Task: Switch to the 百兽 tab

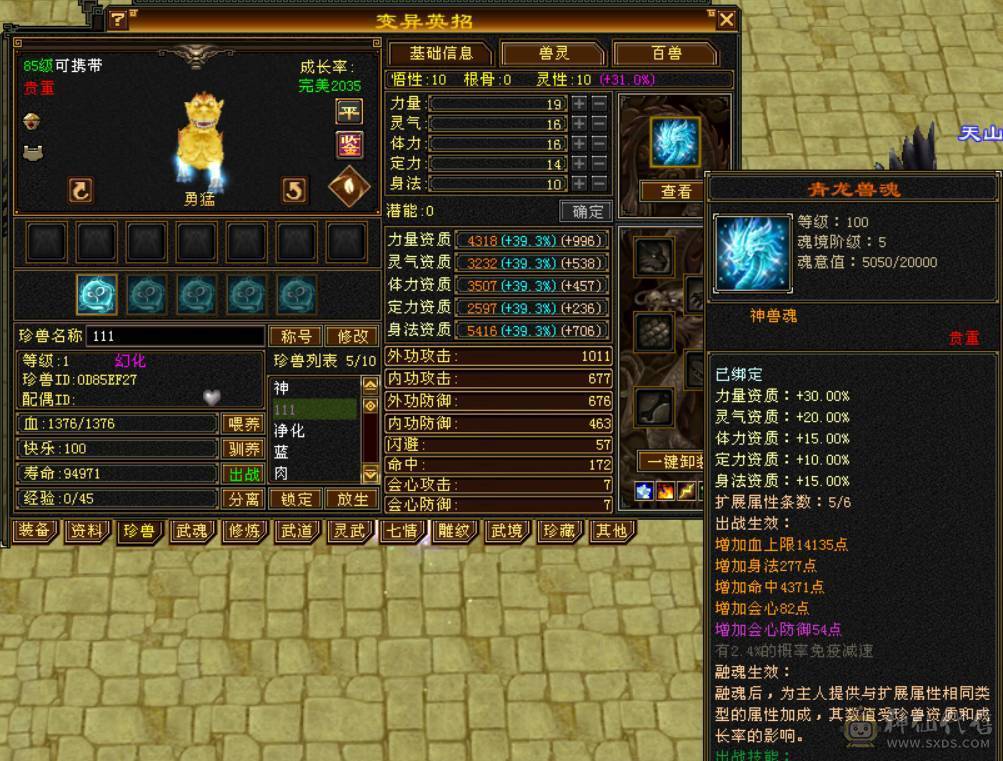Action: (x=666, y=53)
